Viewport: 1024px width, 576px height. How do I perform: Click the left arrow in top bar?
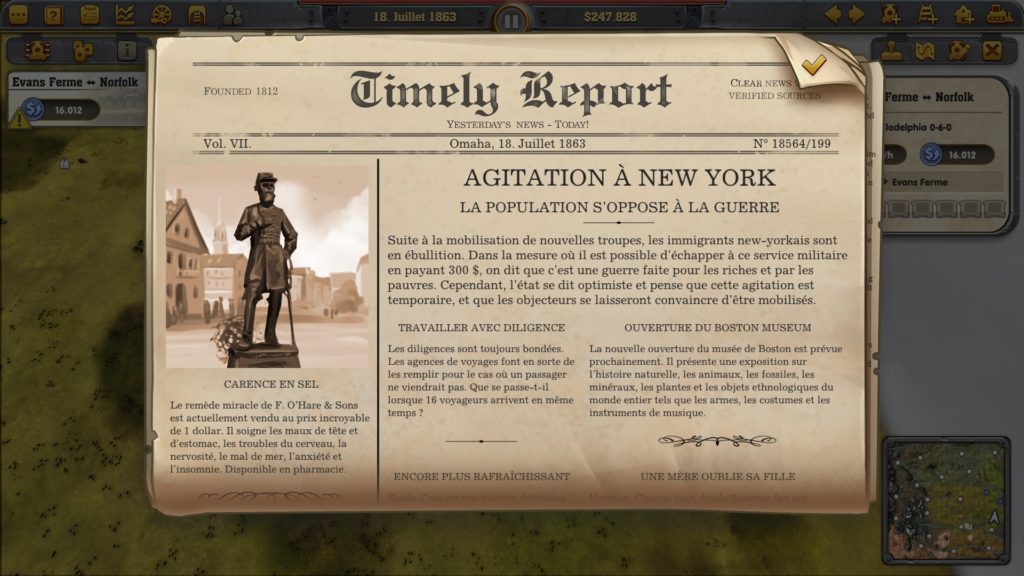point(832,14)
